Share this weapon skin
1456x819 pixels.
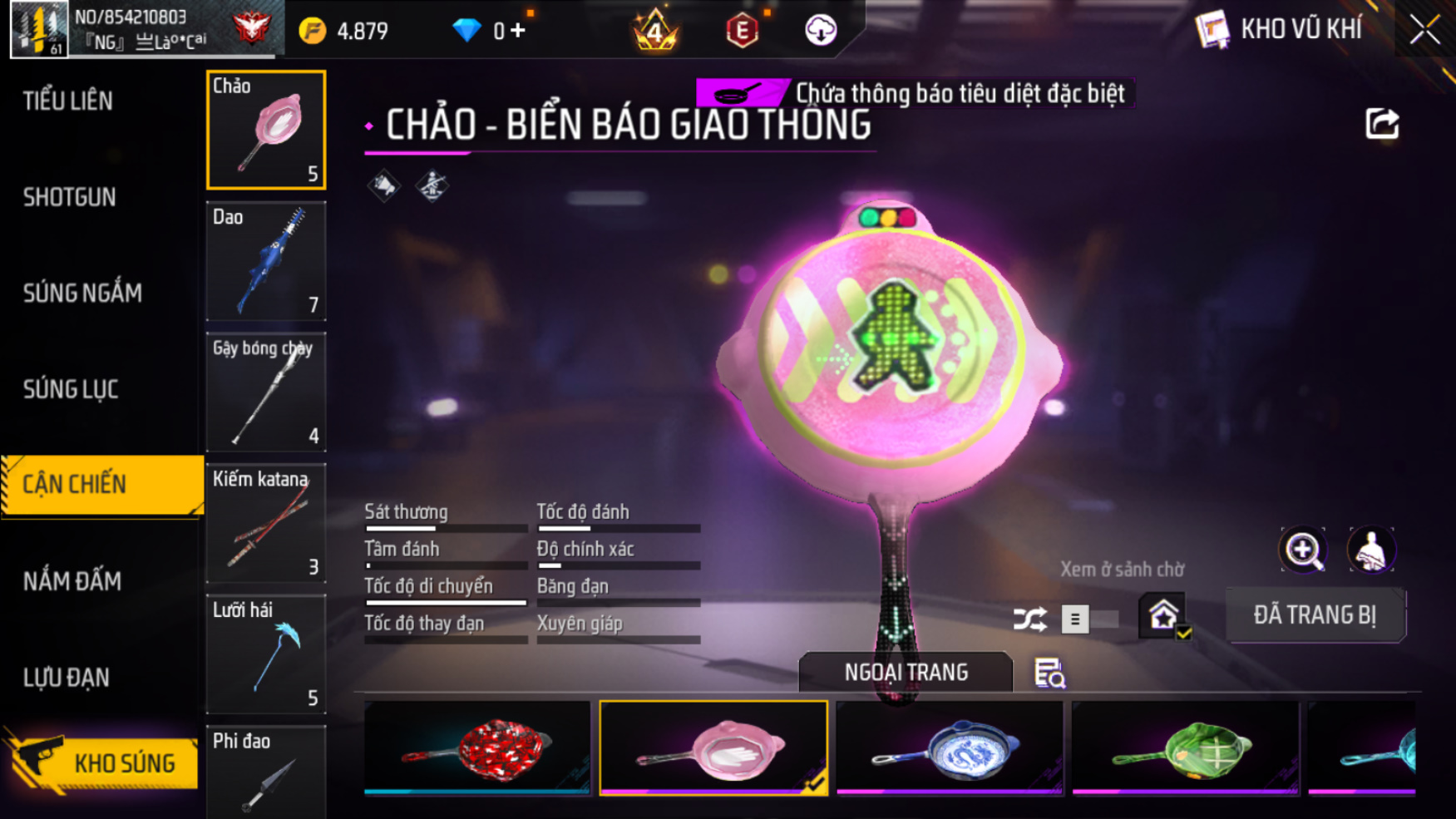coord(1382,124)
